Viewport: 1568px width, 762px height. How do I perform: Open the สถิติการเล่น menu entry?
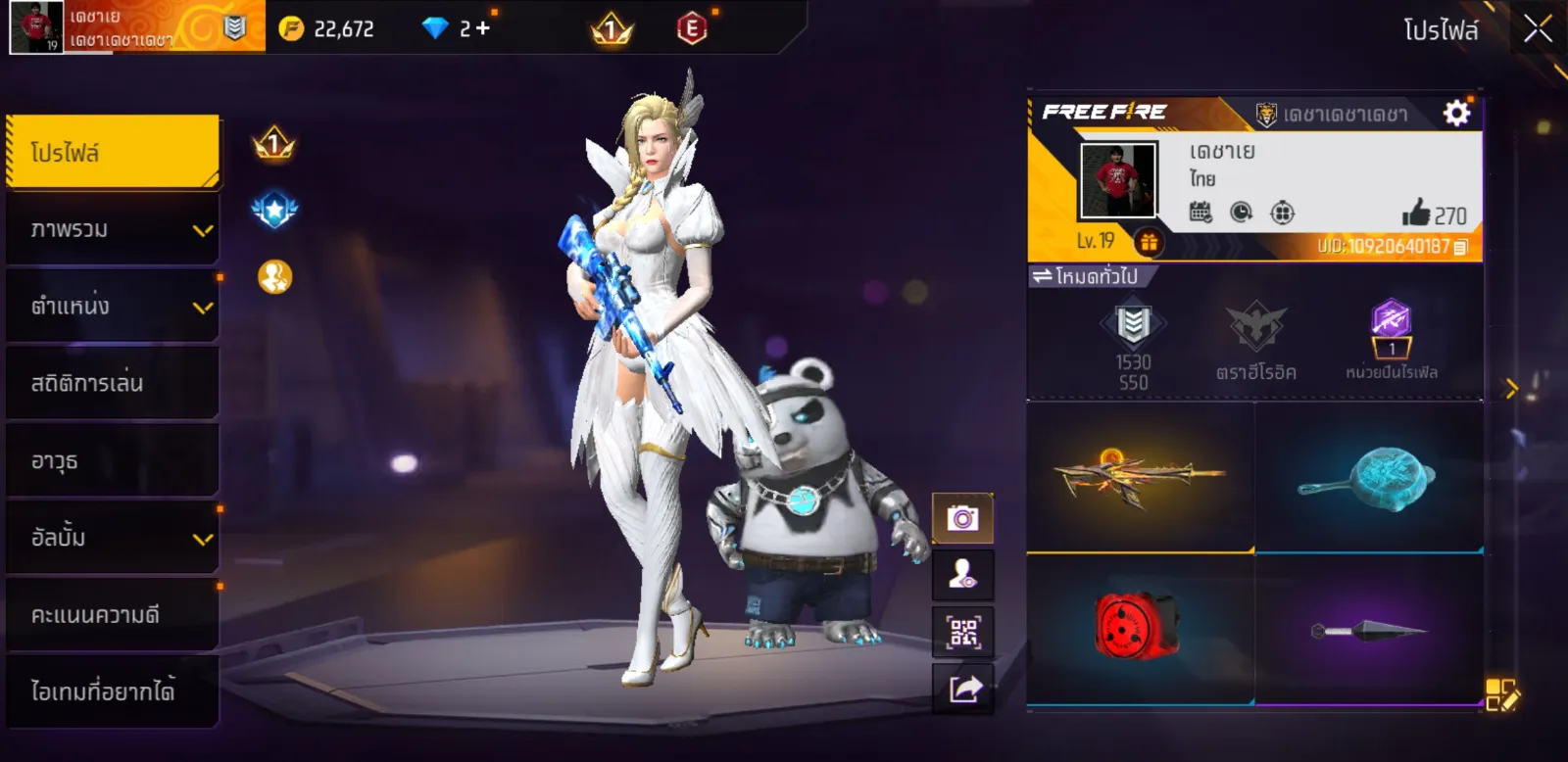[x=113, y=383]
